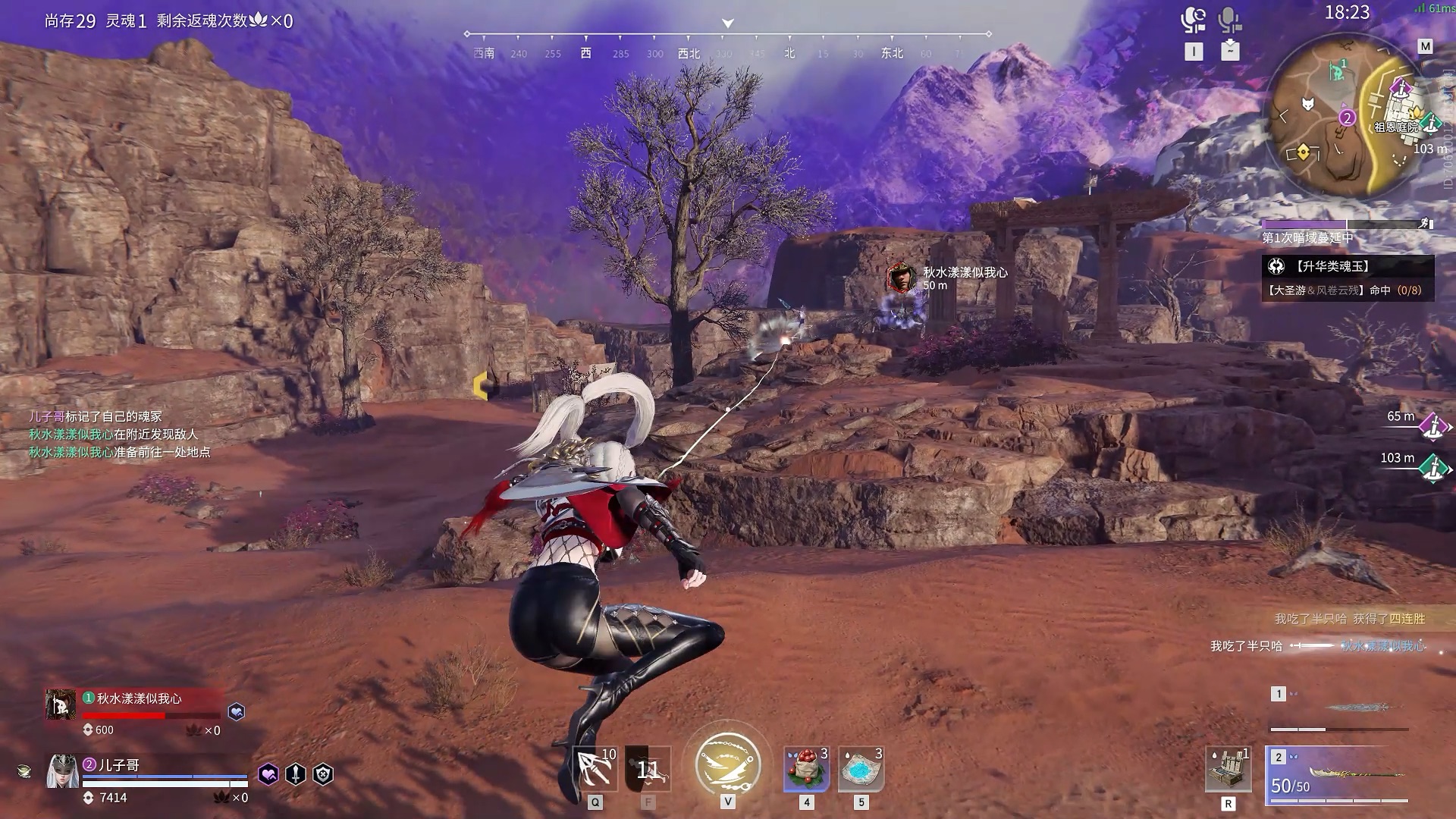Select the skill icon showing cooldown 11

click(648, 769)
